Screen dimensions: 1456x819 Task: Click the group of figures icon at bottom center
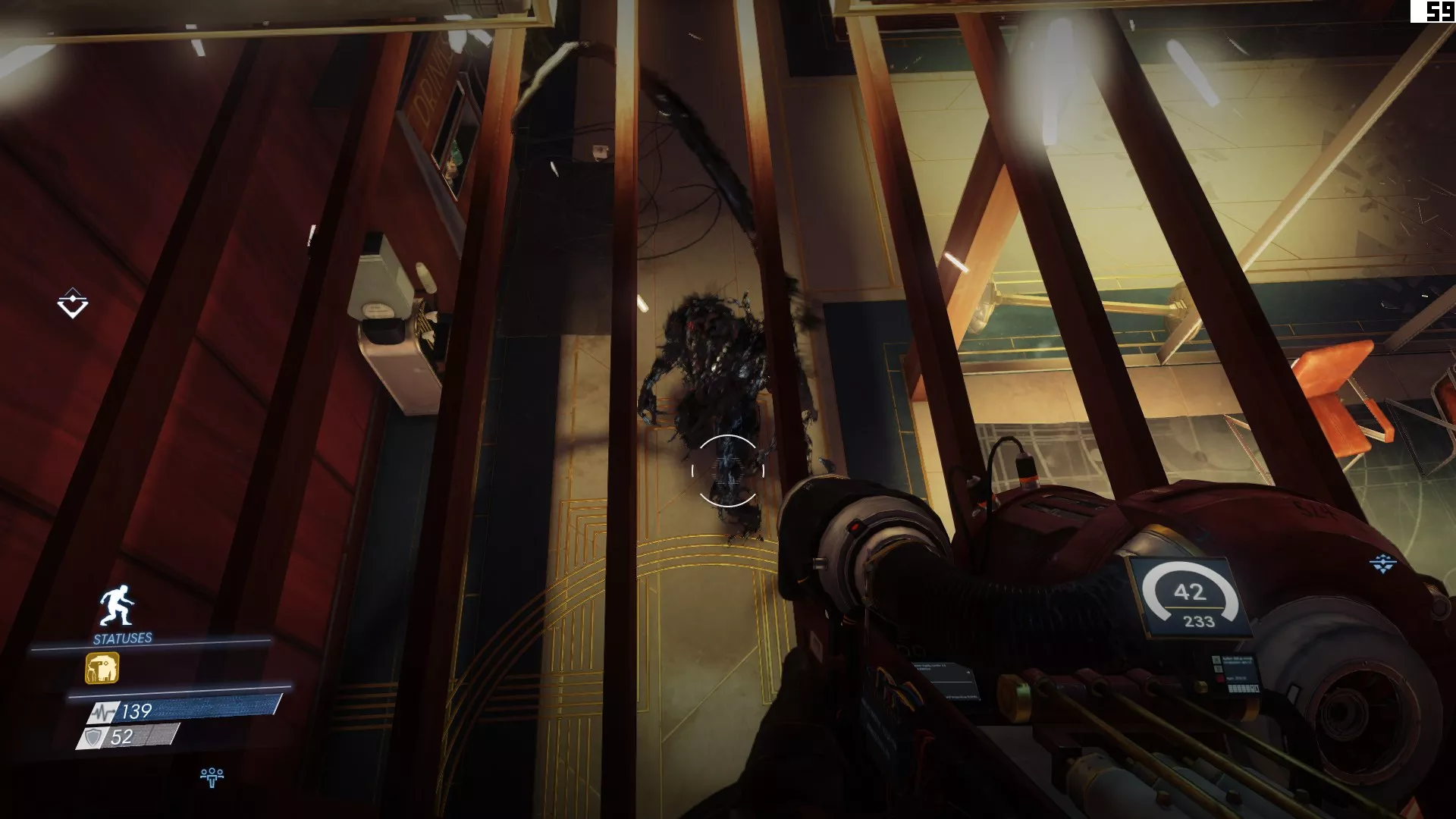(x=212, y=775)
